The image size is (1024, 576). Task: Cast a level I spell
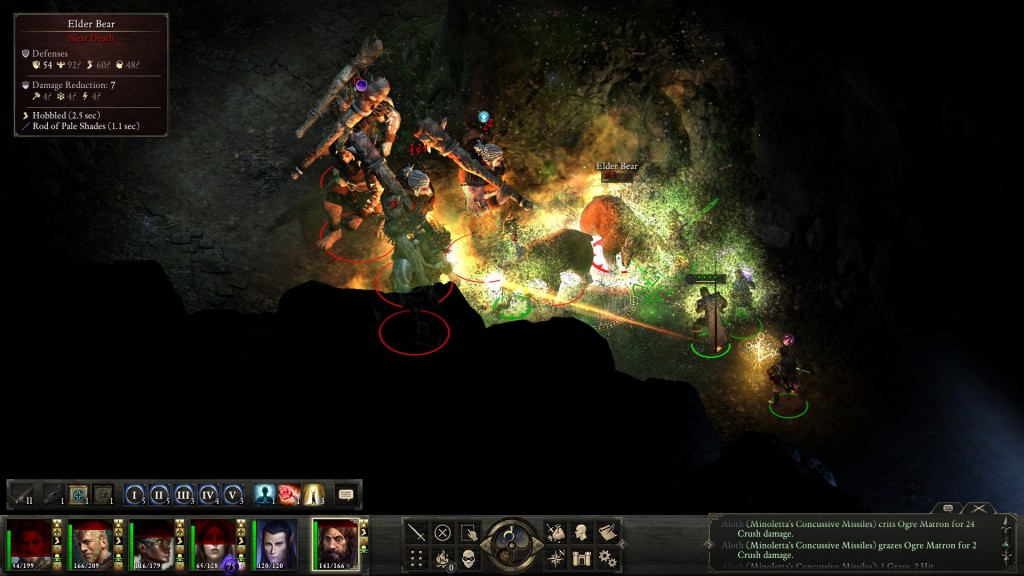(x=135, y=494)
